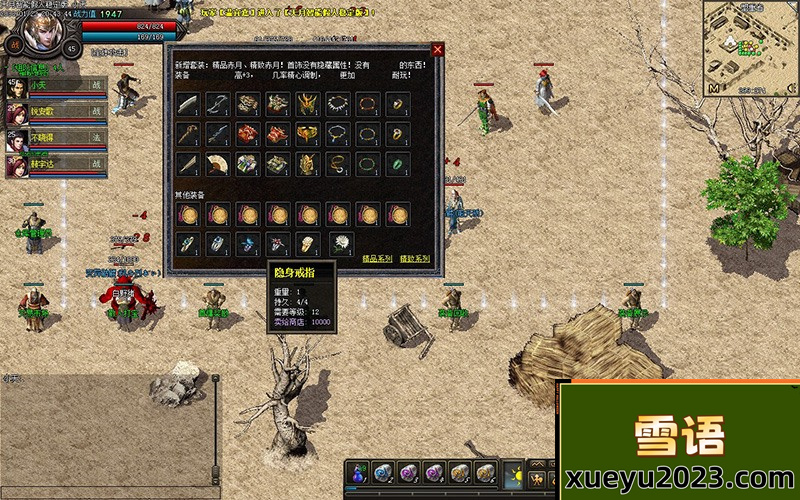Open the player character portrait

coord(42,30)
